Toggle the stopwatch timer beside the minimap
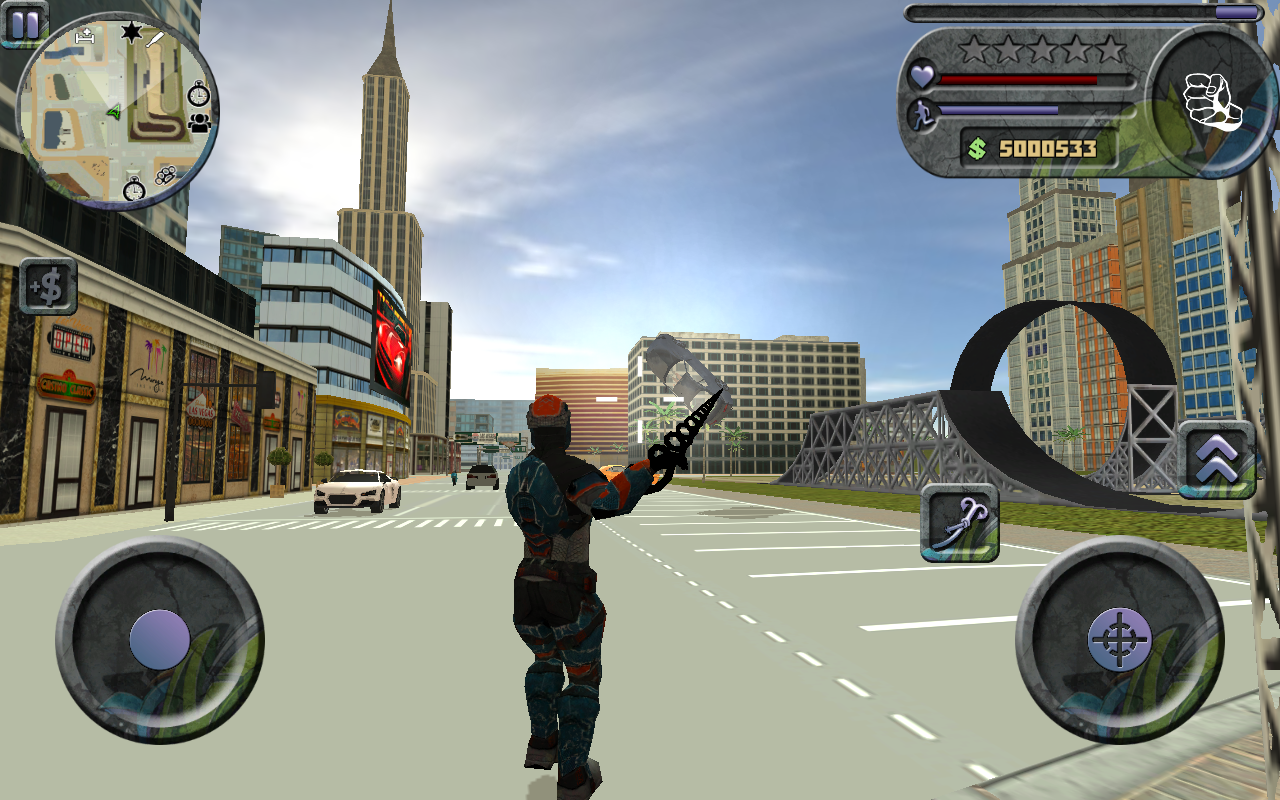 tap(198, 94)
